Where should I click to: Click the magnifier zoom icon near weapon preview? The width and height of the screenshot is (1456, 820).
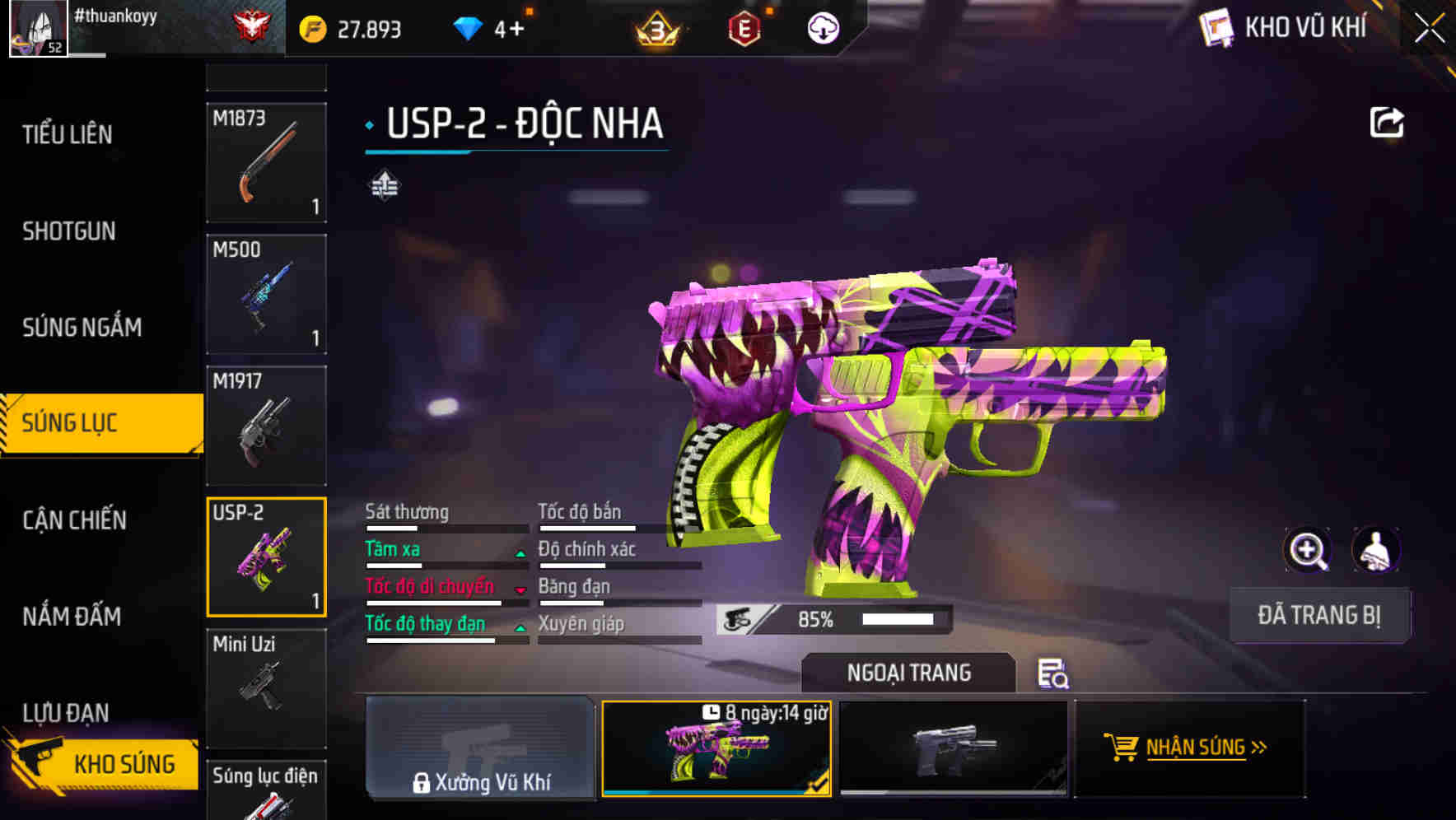(x=1308, y=549)
